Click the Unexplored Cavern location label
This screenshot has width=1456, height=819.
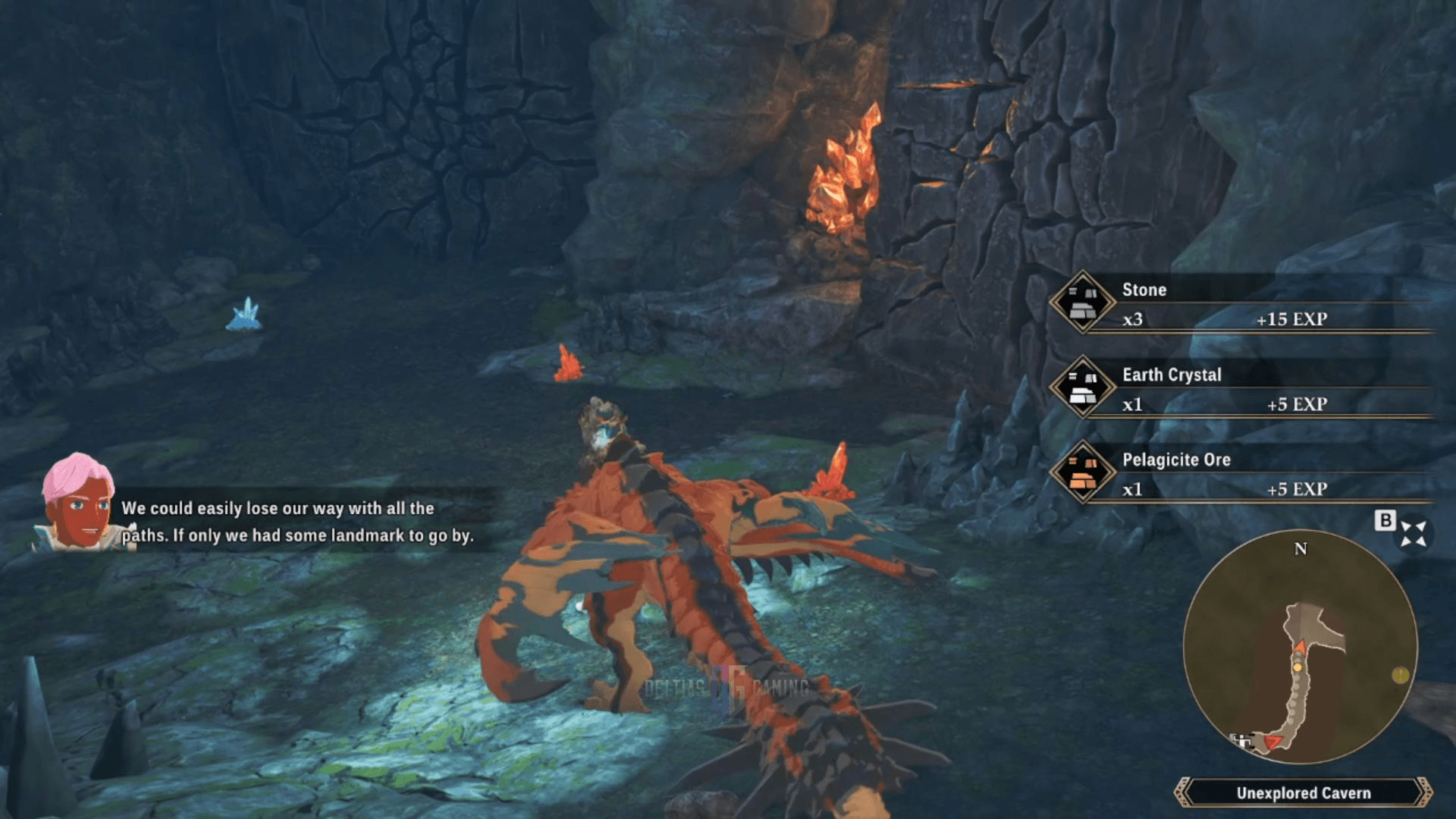pos(1303,792)
